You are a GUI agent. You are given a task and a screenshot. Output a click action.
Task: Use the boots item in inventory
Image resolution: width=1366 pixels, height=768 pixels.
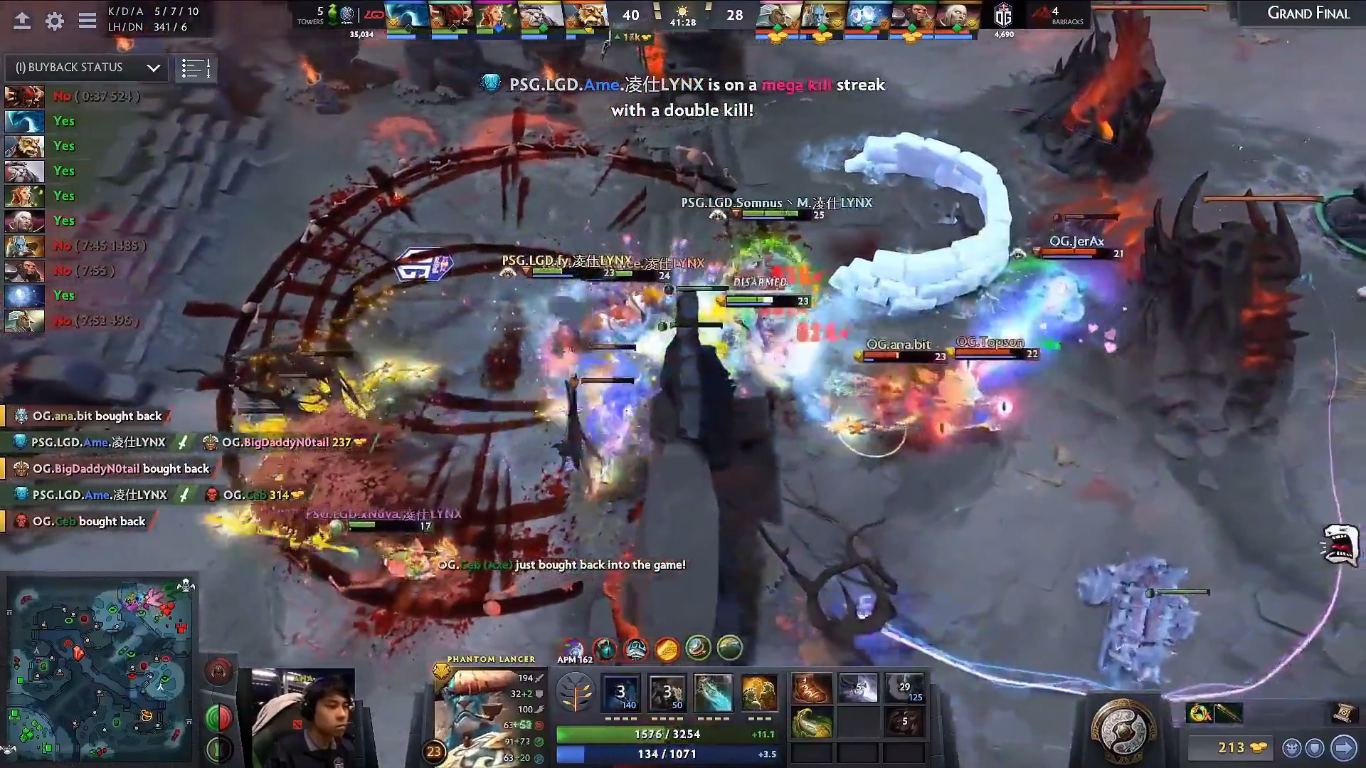(812, 688)
